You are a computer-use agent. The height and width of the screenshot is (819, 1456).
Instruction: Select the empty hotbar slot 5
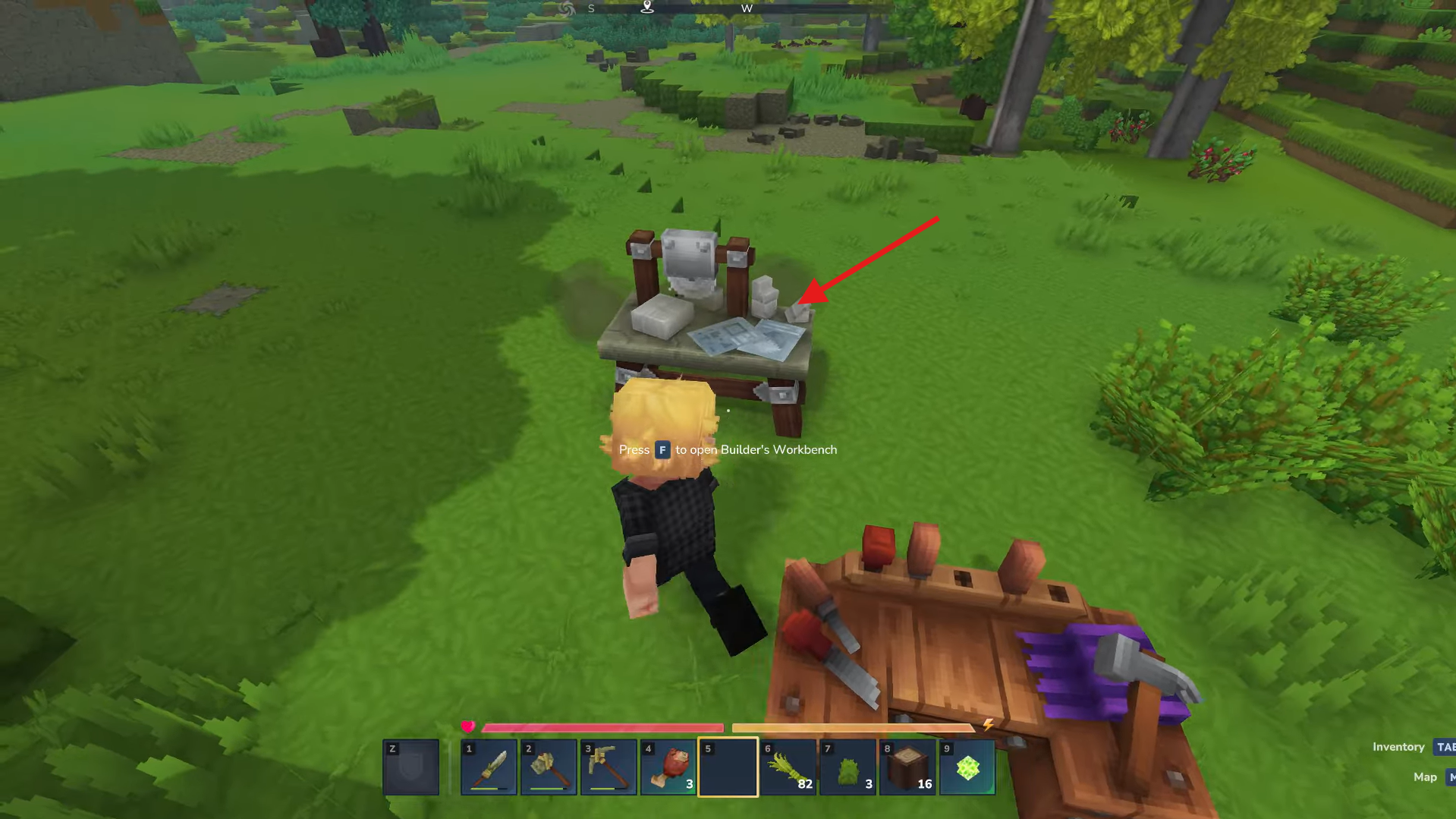click(727, 767)
